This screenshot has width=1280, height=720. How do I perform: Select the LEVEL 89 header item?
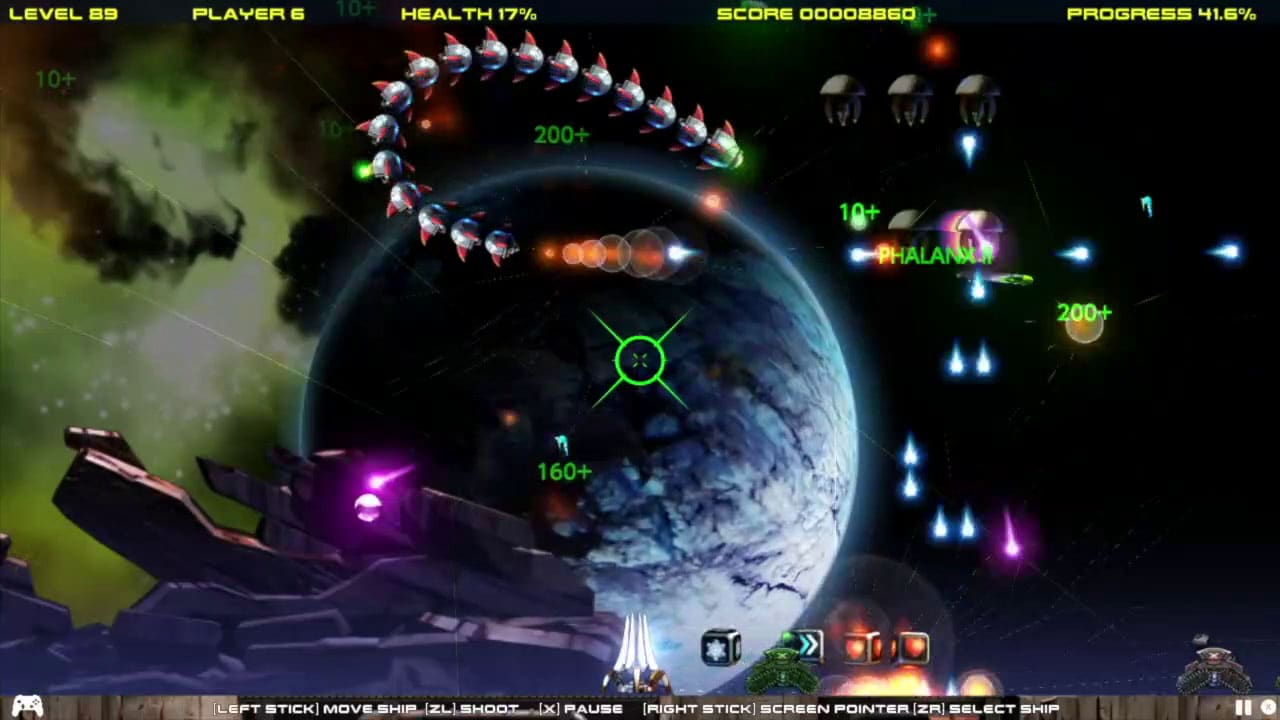[63, 14]
